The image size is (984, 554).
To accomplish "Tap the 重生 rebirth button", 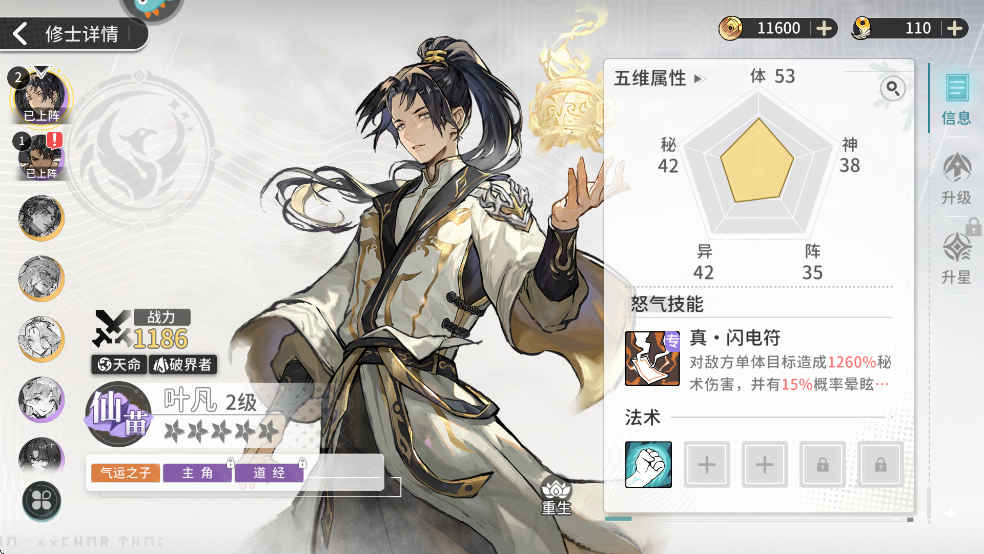I will pyautogui.click(x=555, y=493).
